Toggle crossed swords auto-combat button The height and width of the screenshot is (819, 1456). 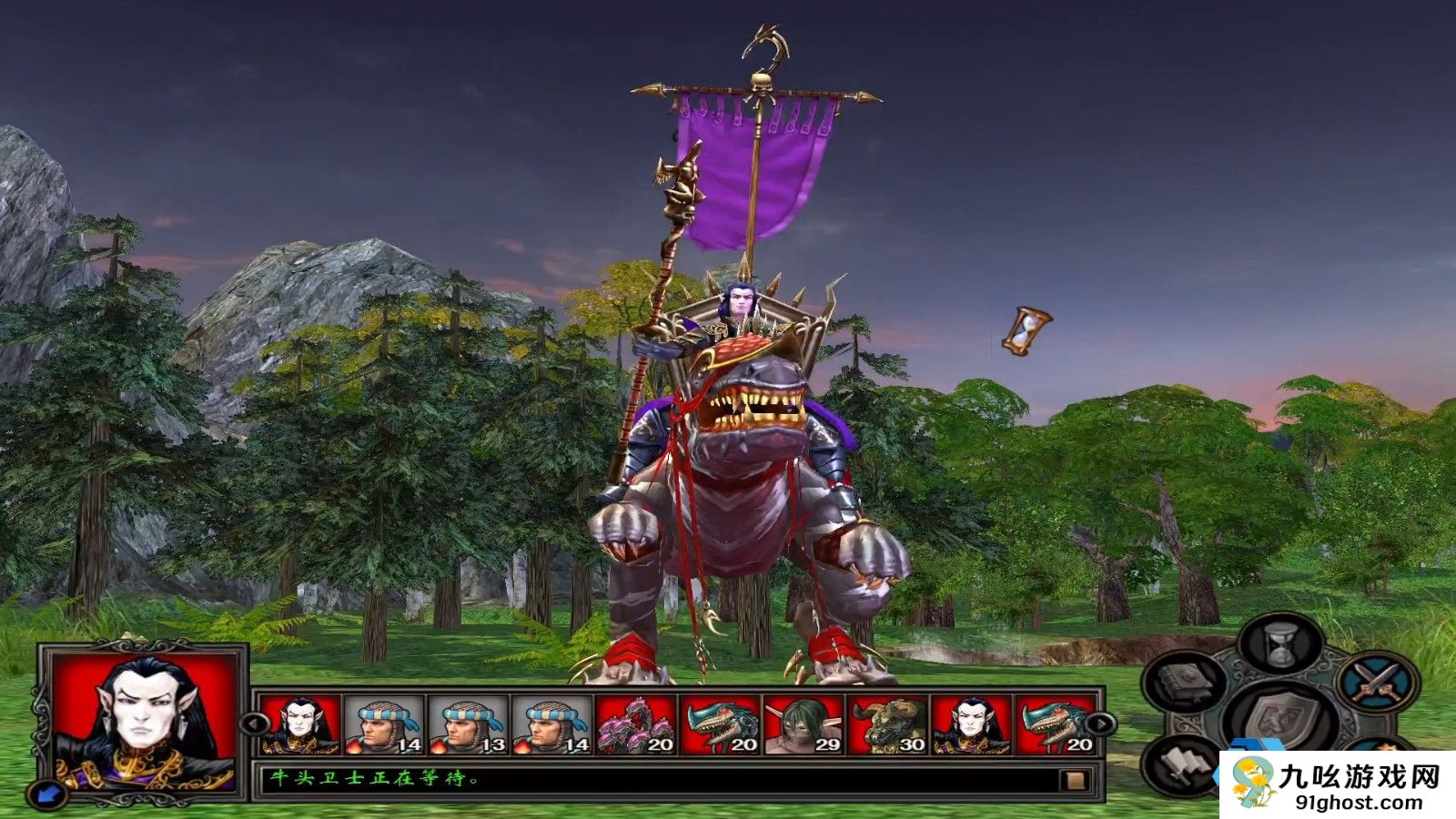[1377, 682]
